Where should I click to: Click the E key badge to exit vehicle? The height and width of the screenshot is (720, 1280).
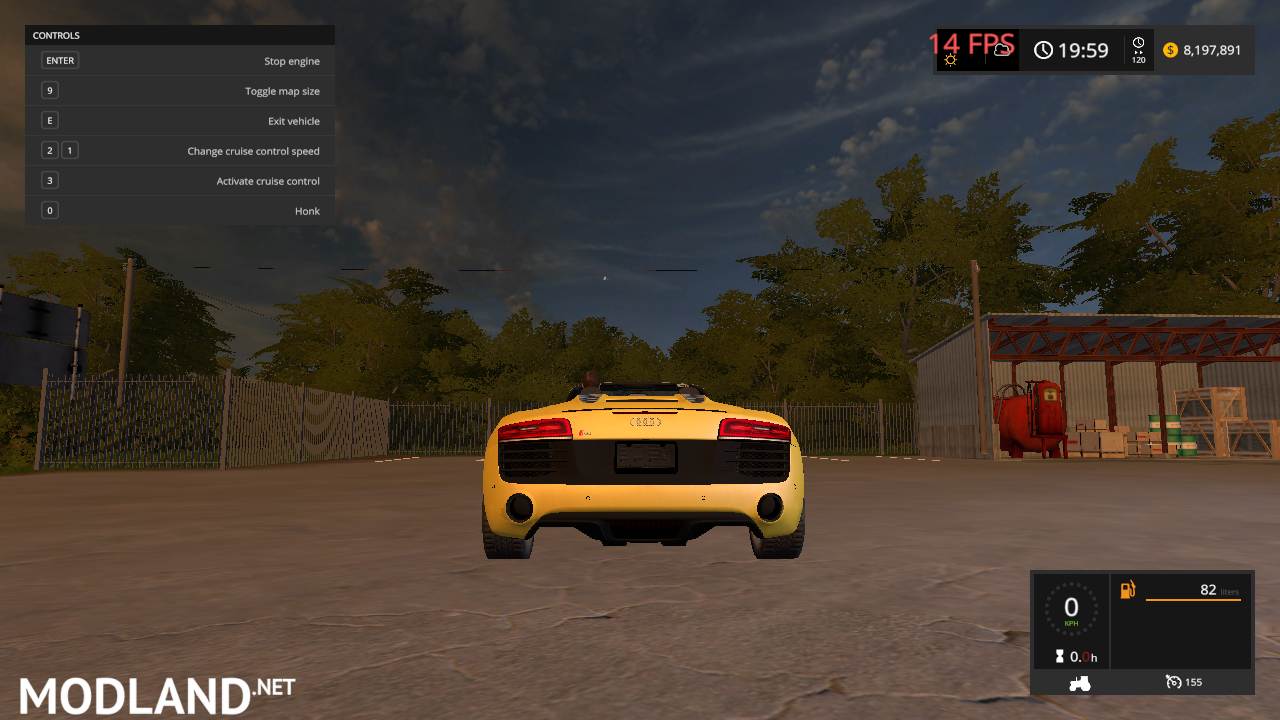click(x=49, y=120)
